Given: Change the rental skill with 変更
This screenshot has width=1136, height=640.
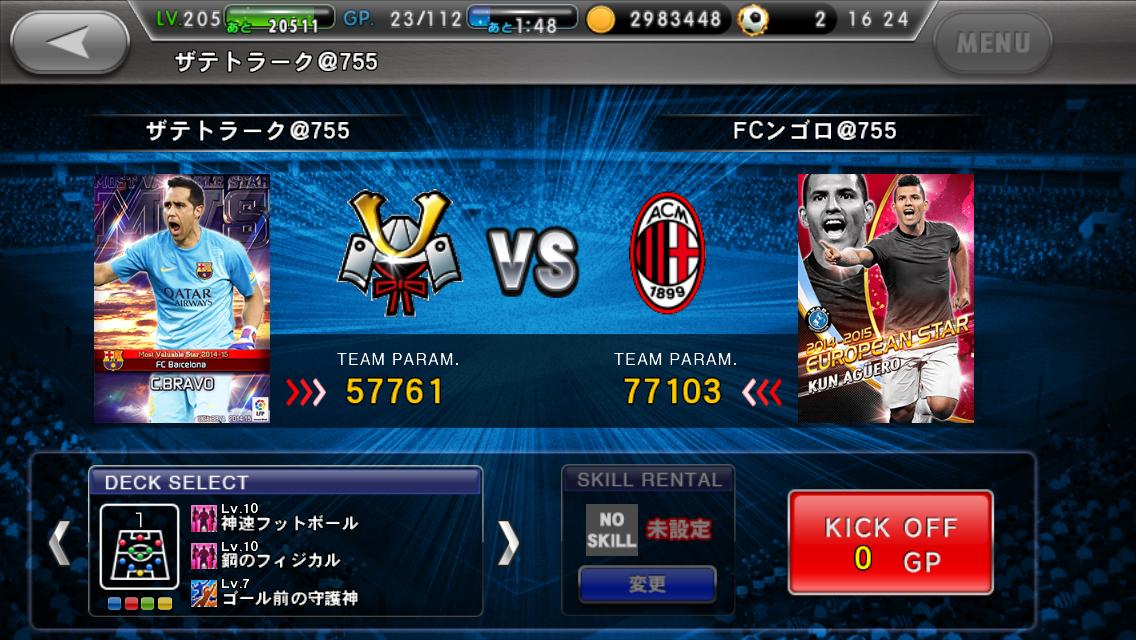Looking at the screenshot, I should click(647, 584).
